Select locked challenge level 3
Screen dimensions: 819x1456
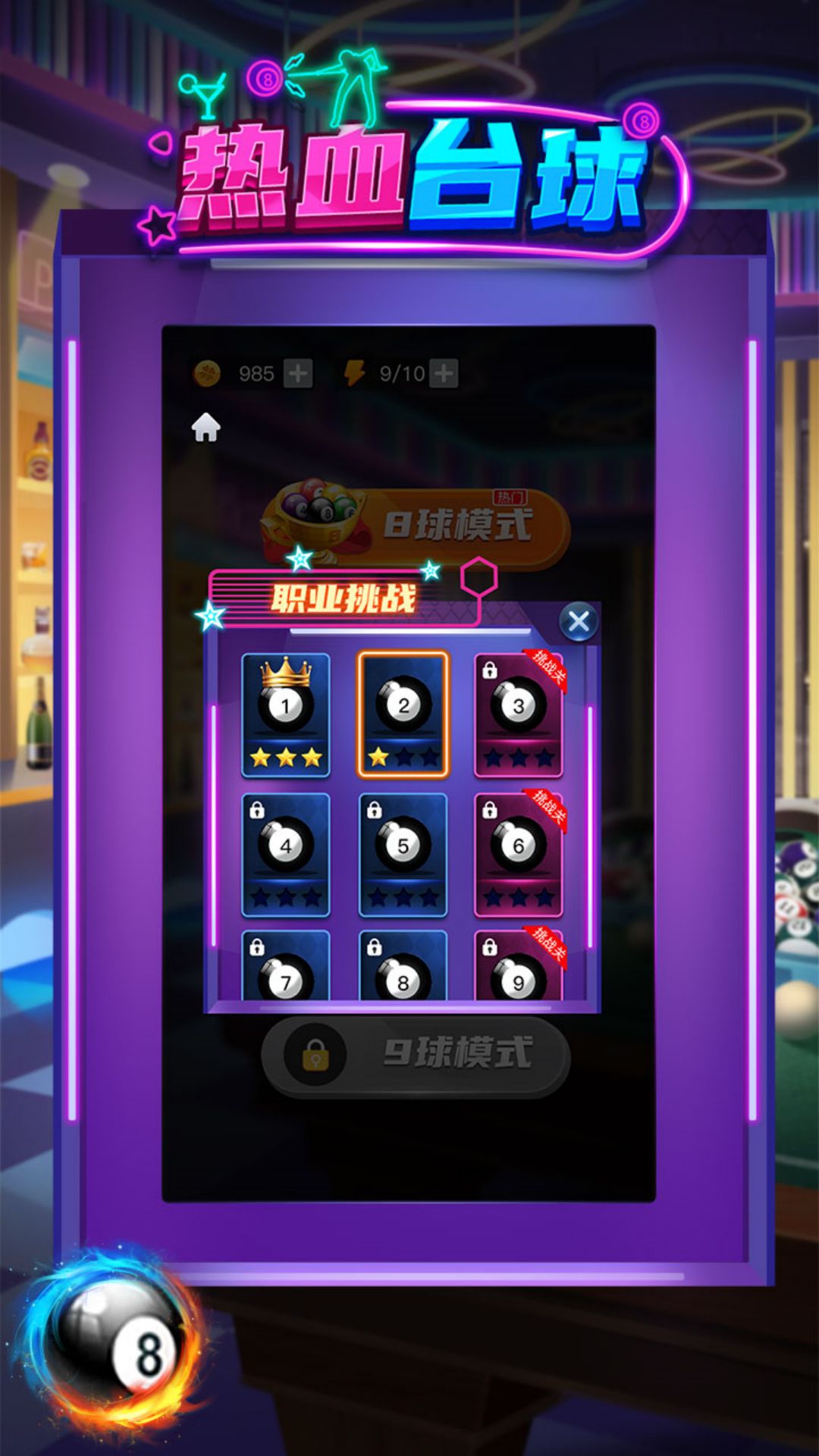(519, 714)
